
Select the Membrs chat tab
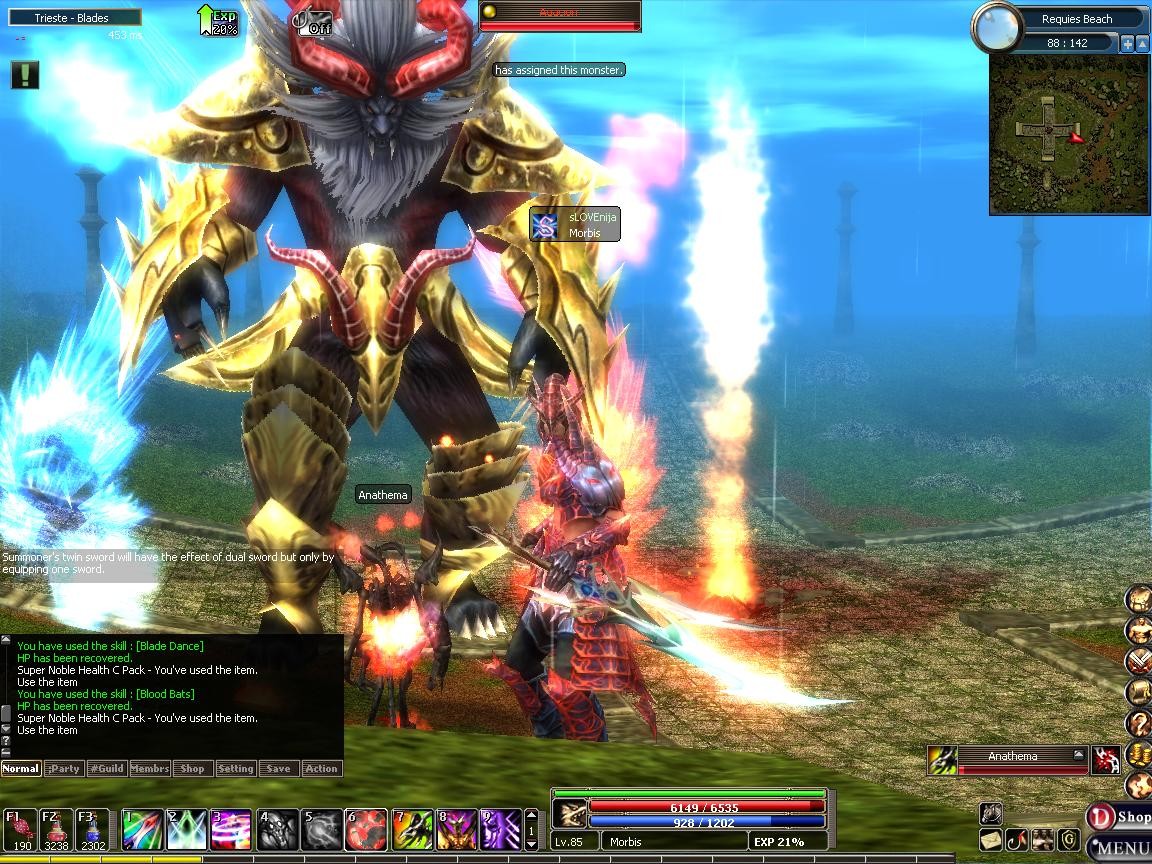[x=150, y=769]
